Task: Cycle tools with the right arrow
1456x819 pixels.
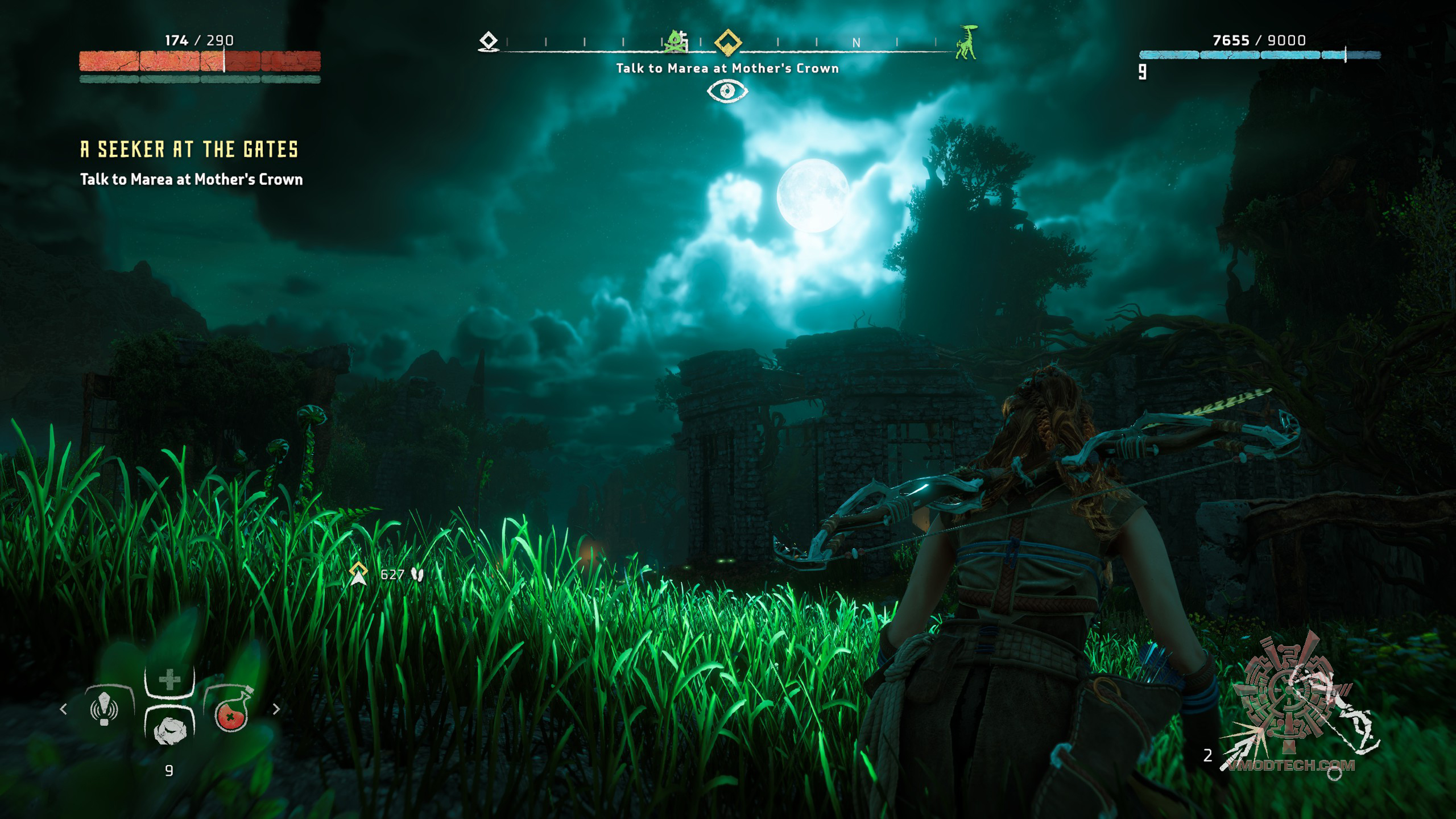Action: pyautogui.click(x=276, y=709)
